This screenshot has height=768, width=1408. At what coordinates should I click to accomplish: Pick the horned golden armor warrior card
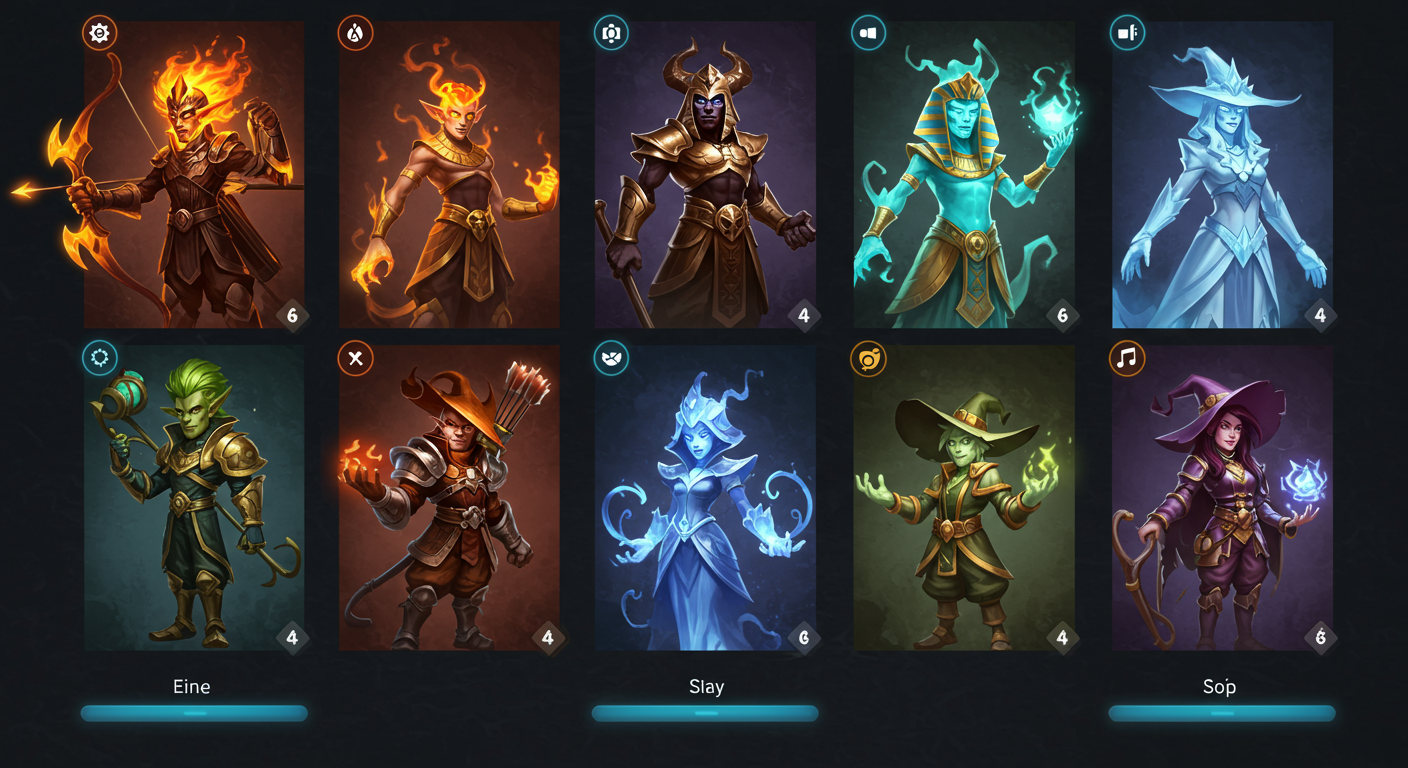[705, 175]
